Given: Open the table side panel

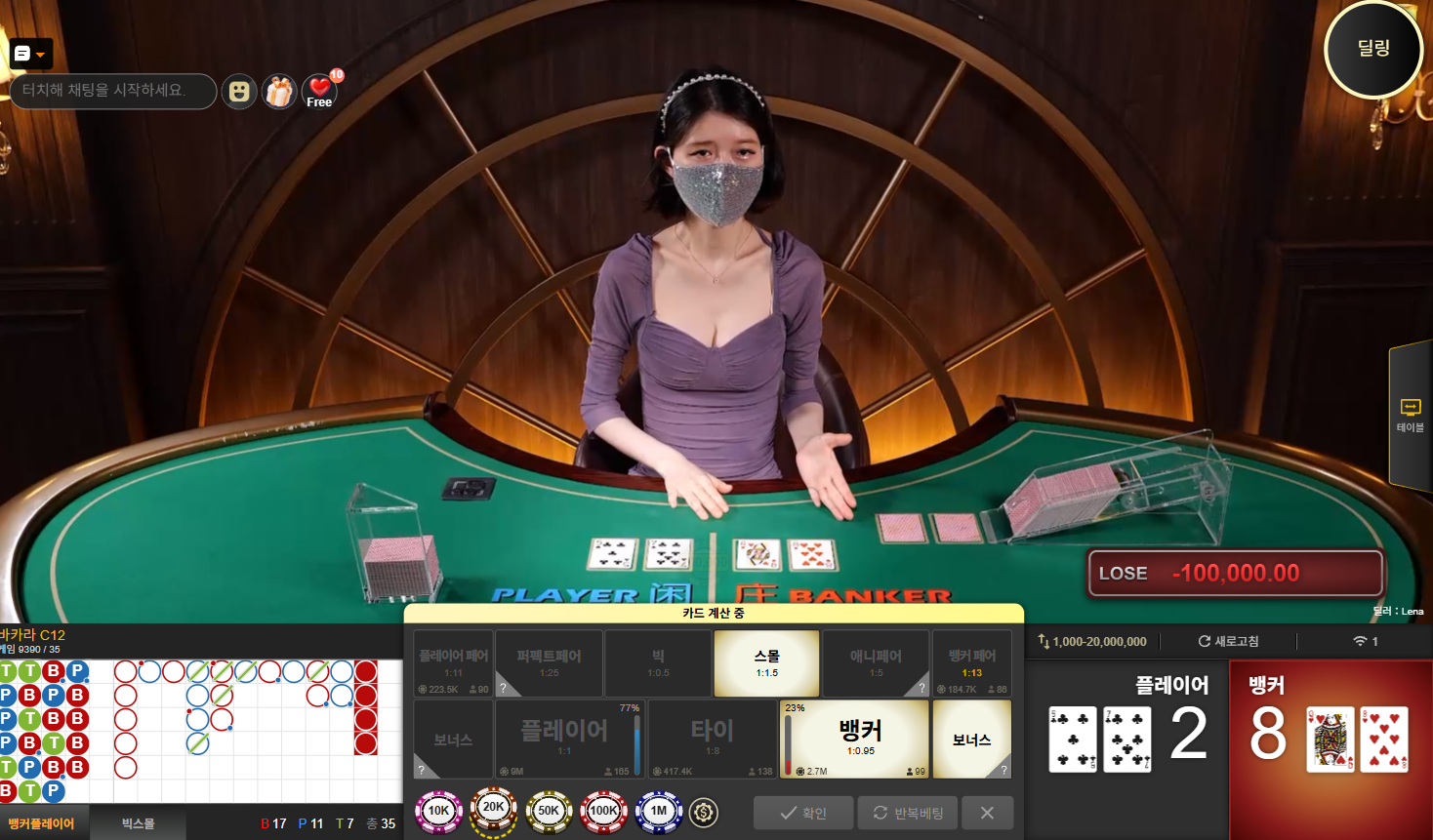Looking at the screenshot, I should (x=1410, y=415).
